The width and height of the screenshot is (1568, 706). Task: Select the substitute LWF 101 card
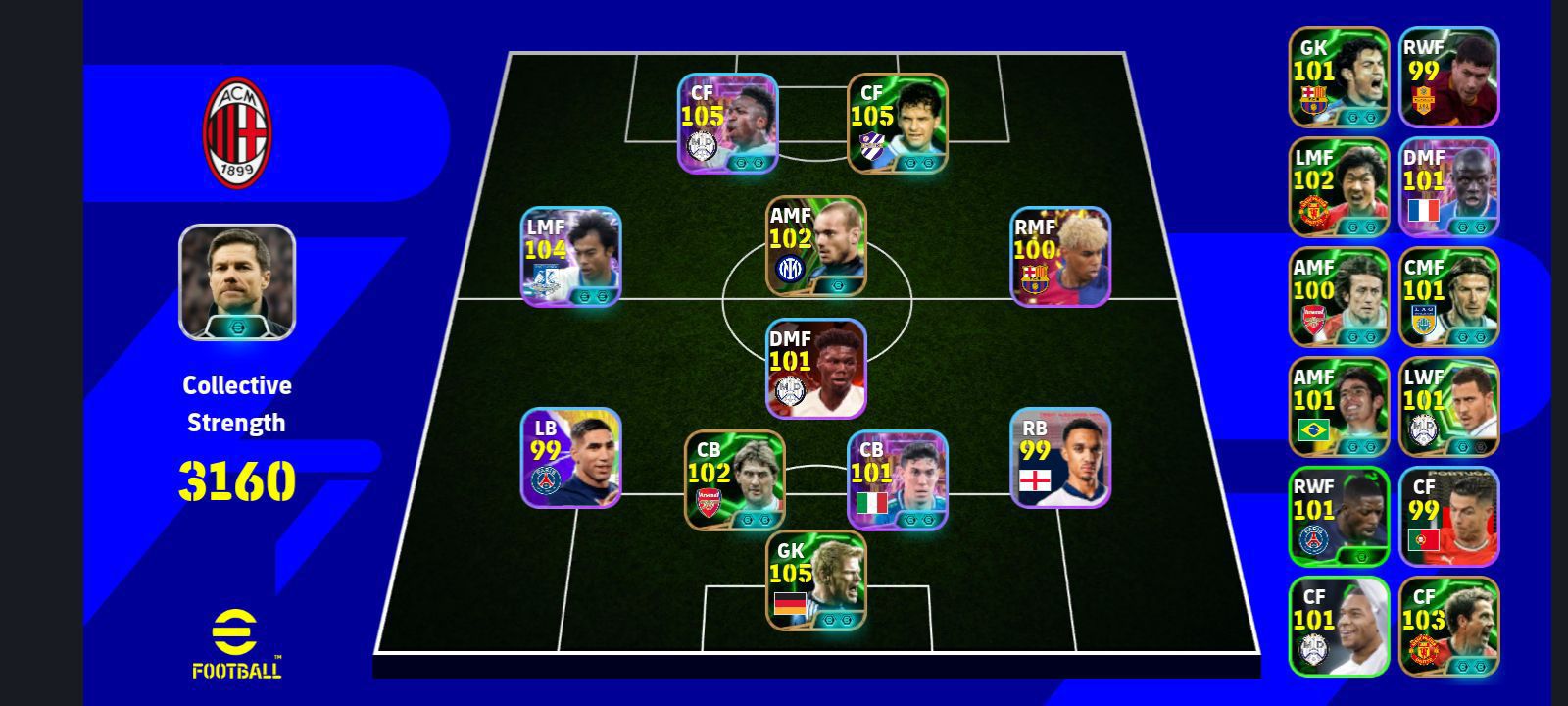pyautogui.click(x=1448, y=407)
